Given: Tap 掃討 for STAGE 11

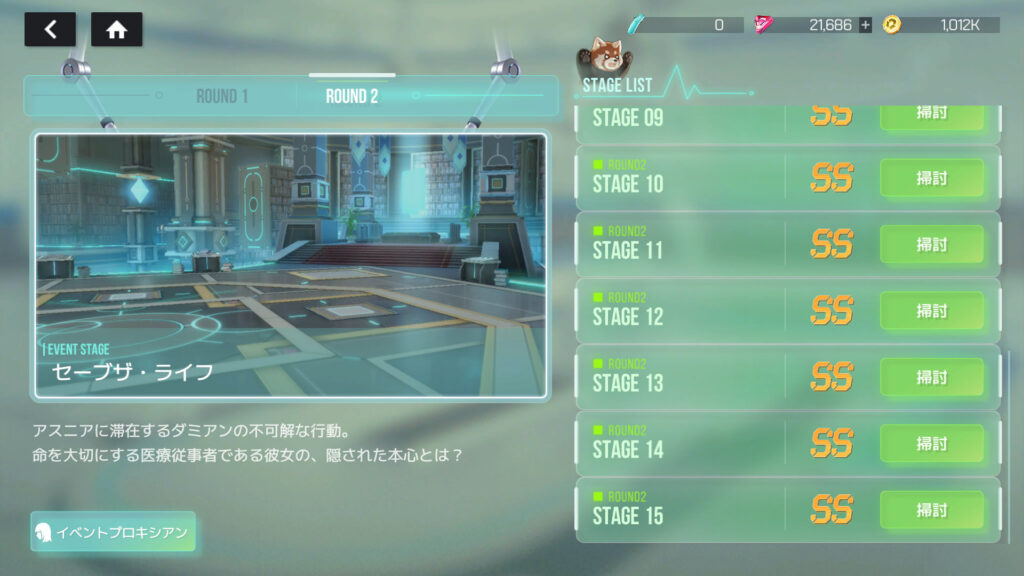Looking at the screenshot, I should click(x=931, y=244).
